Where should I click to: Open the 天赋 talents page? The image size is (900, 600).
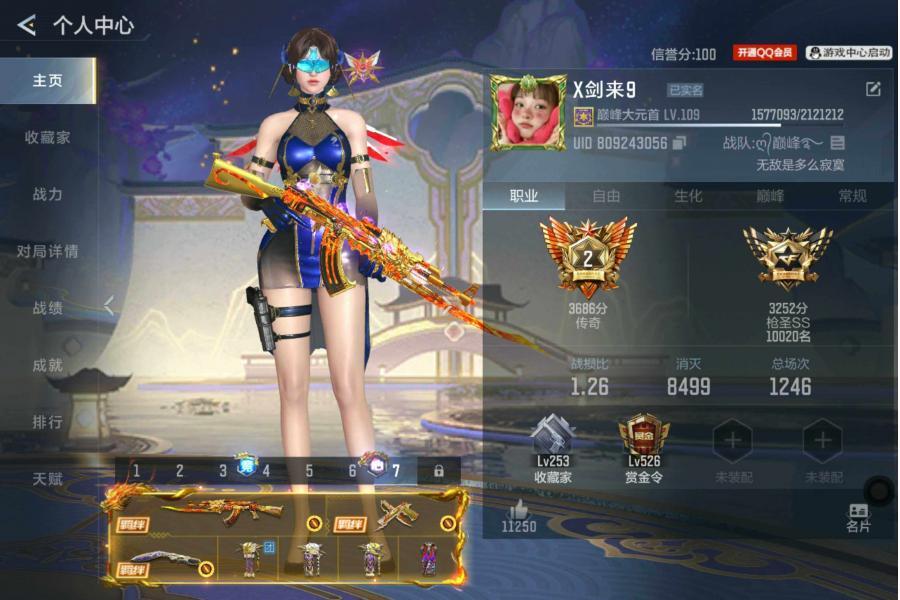point(47,479)
